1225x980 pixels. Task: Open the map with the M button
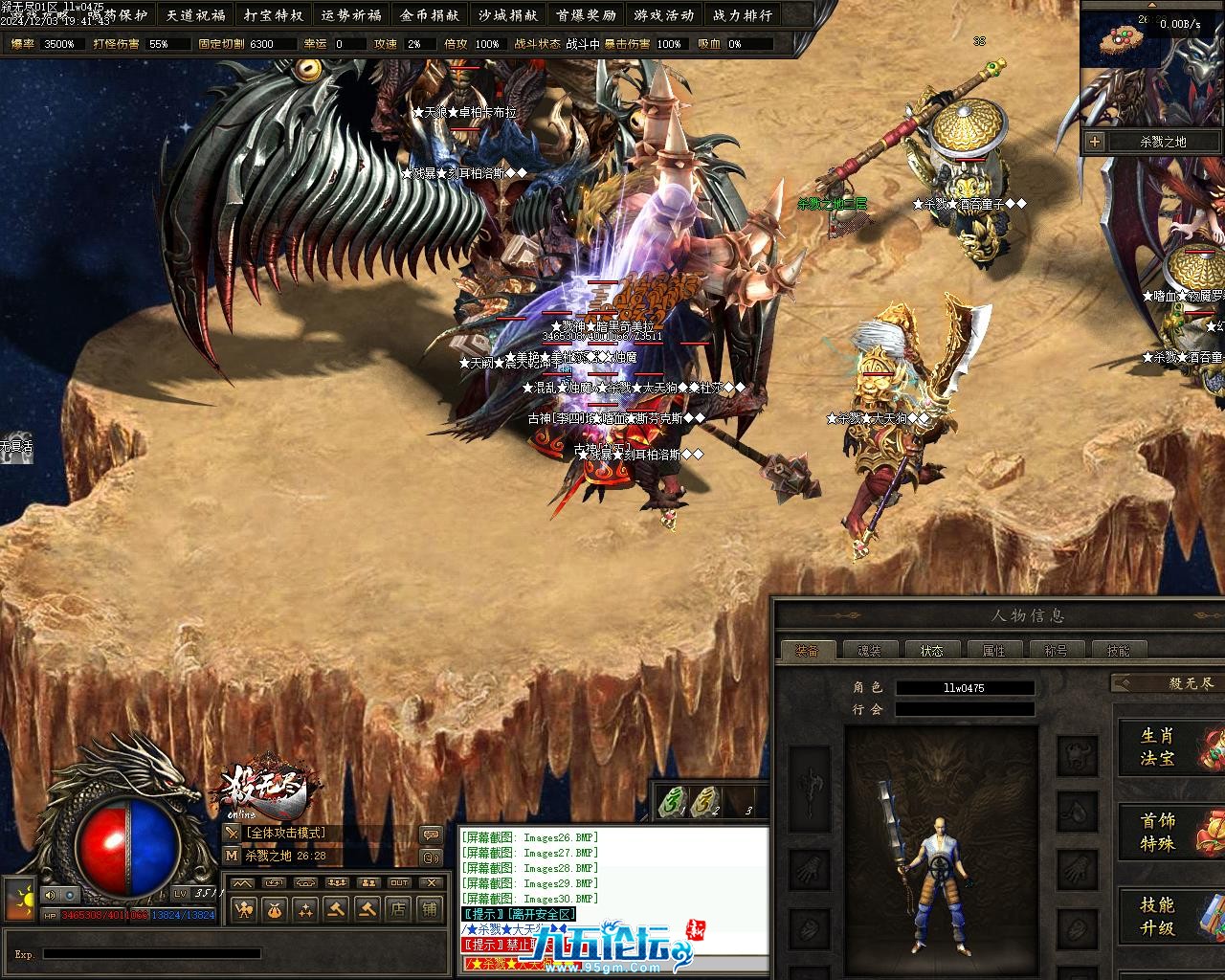click(232, 856)
